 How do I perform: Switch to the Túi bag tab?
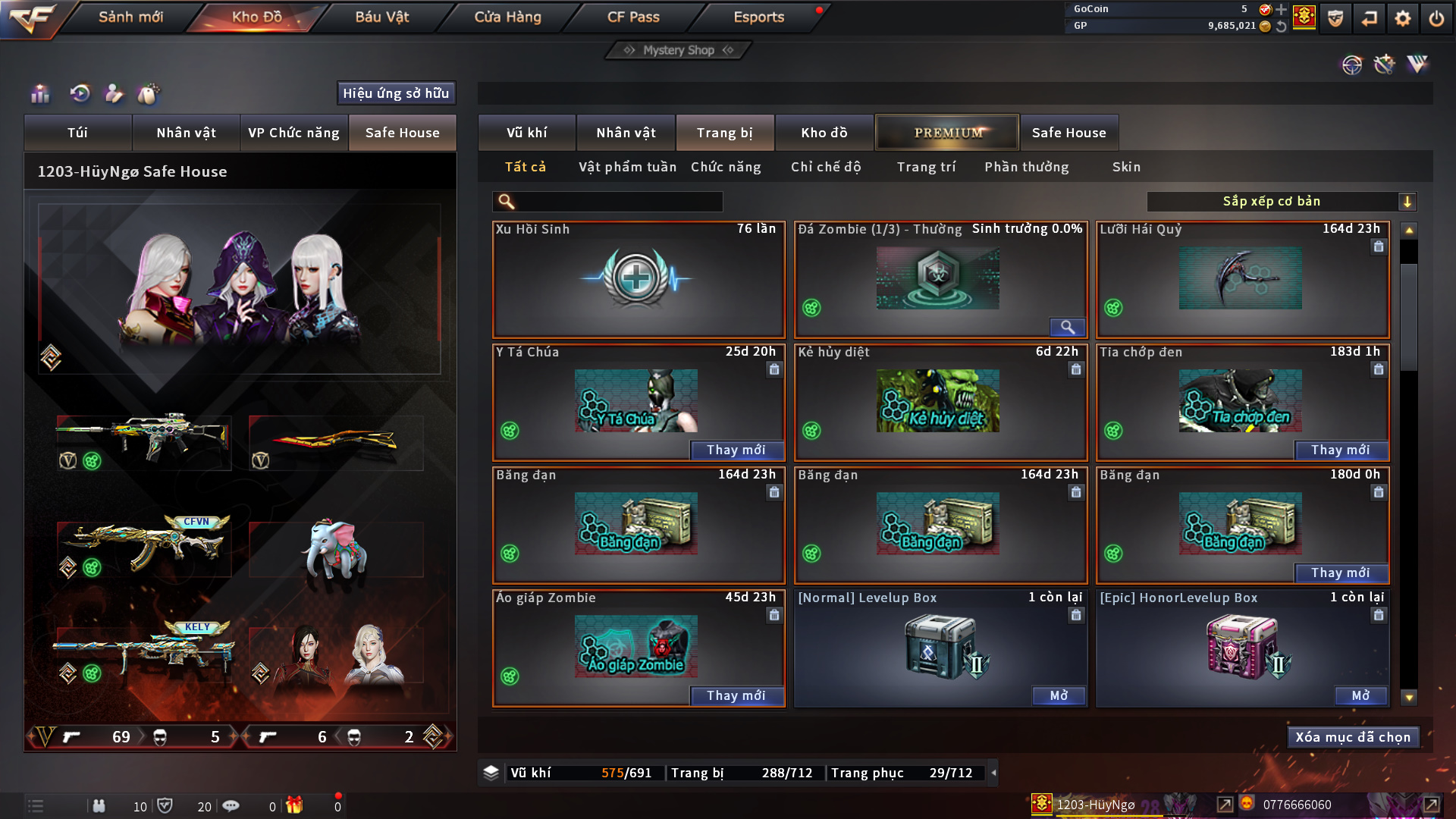tap(77, 133)
